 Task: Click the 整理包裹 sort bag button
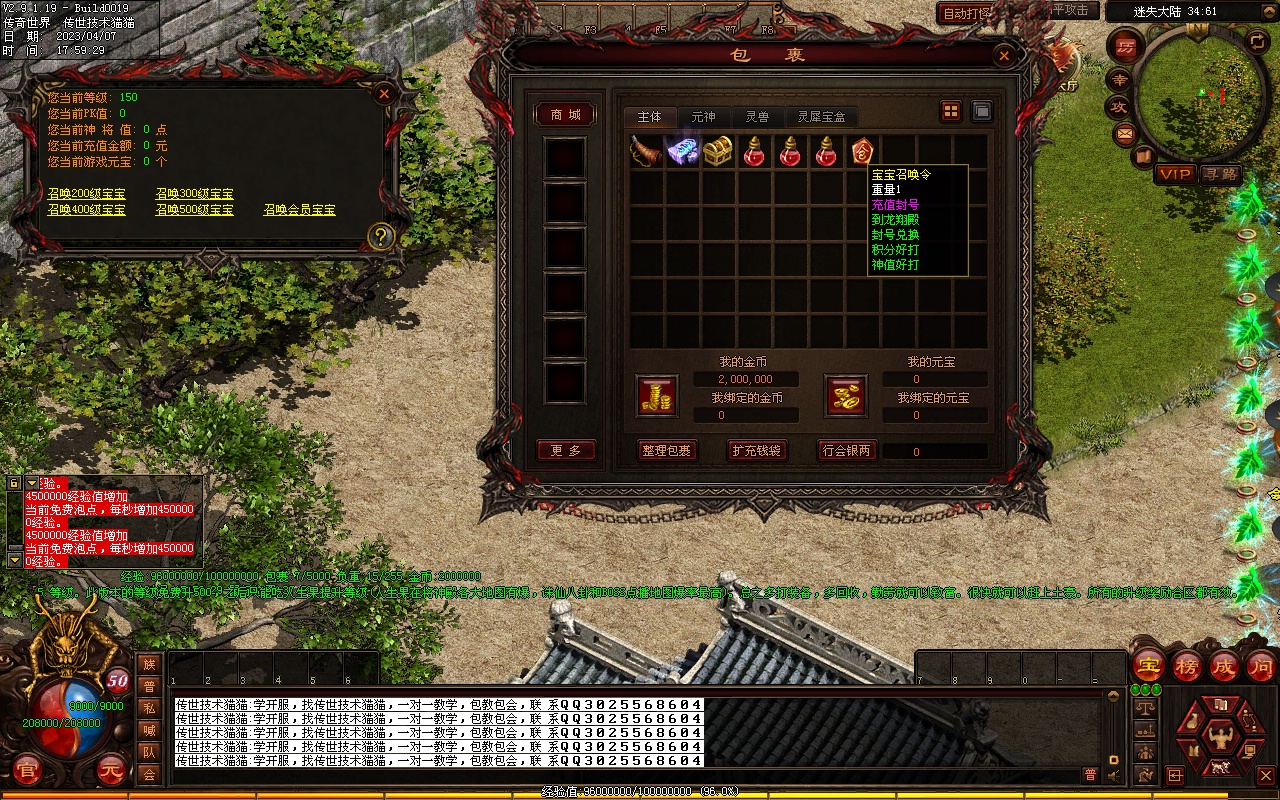pos(667,451)
